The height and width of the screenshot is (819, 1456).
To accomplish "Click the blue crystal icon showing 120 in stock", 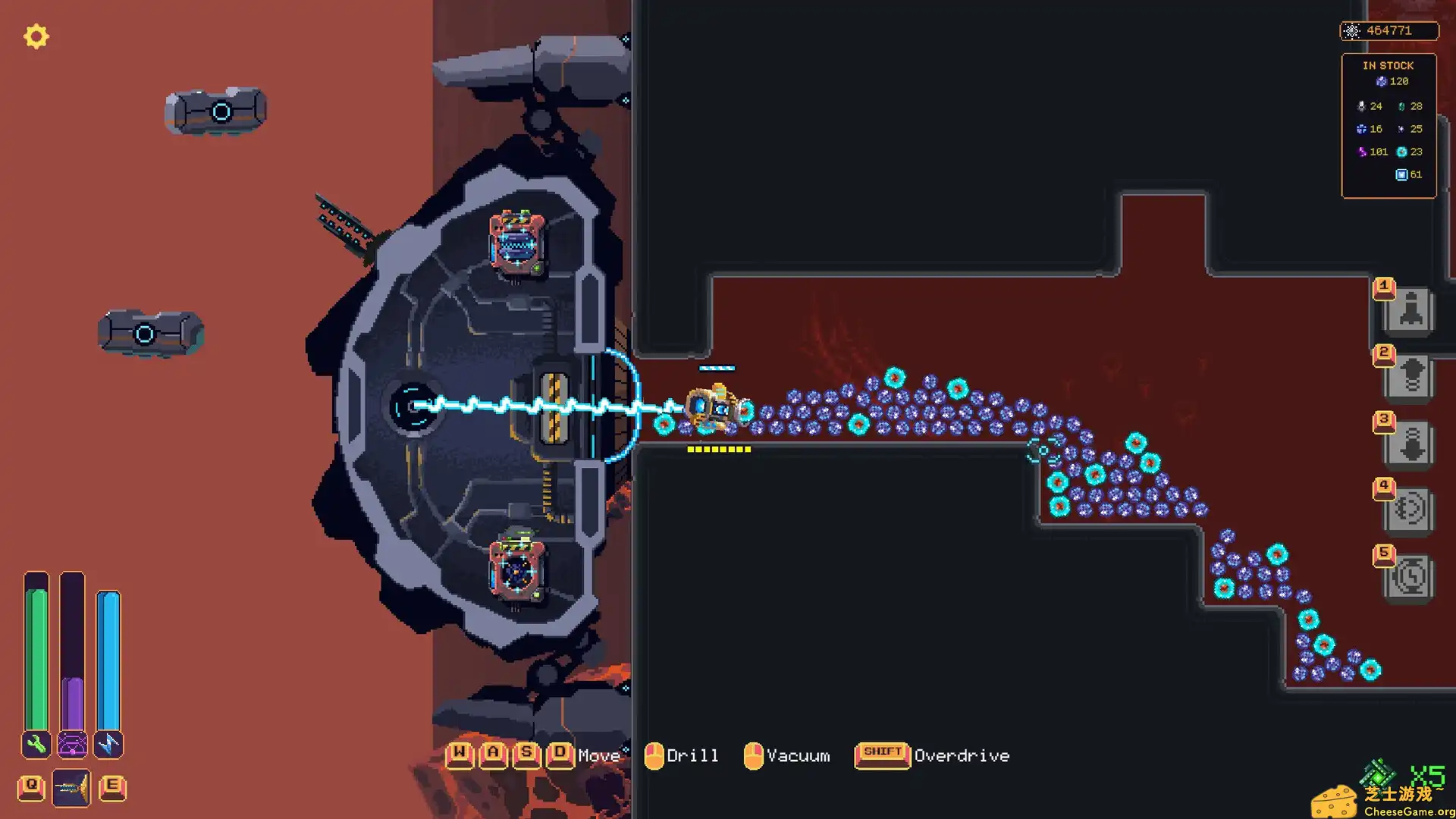I will [1382, 81].
